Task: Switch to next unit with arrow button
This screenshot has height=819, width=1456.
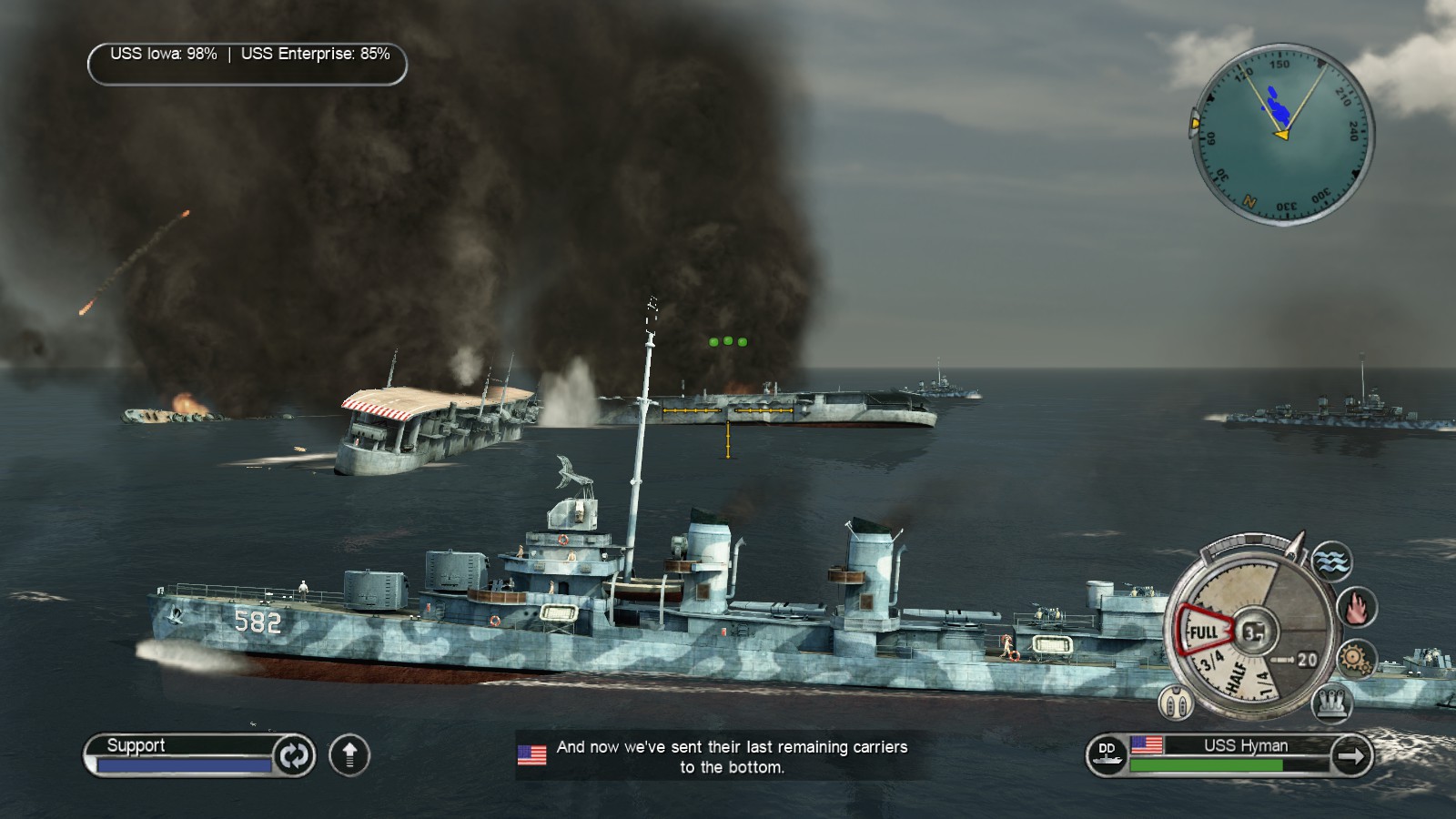Action: click(x=1351, y=755)
